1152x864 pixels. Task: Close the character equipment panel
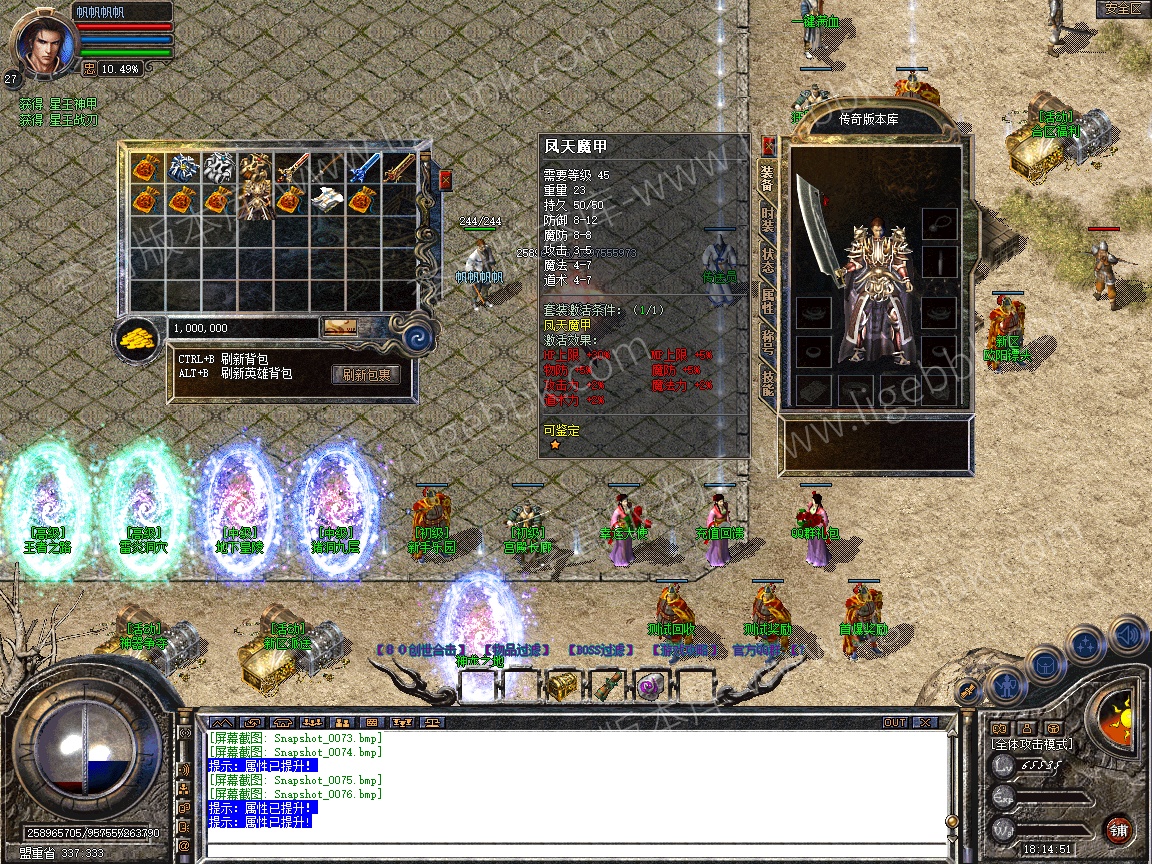(x=768, y=145)
